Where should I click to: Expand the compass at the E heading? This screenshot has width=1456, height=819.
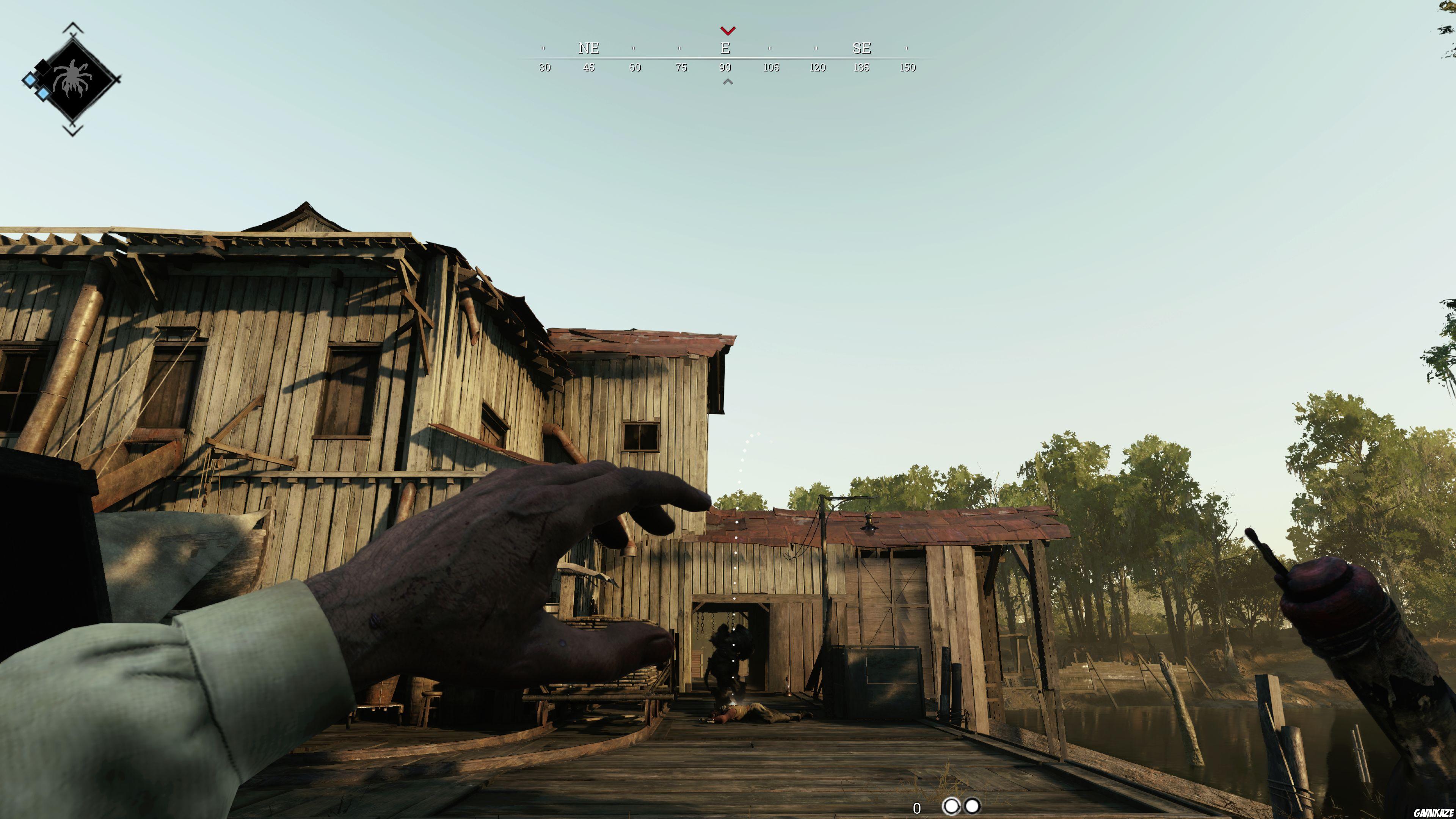[725, 49]
